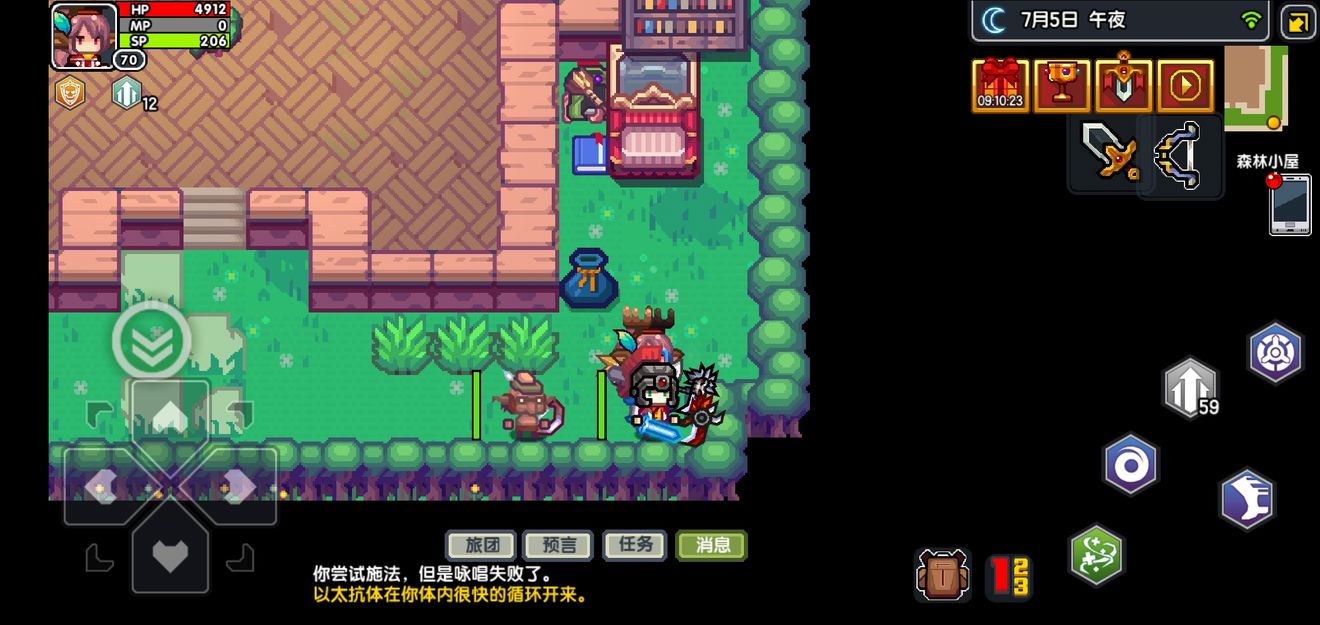Open the sword emblem menu

pyautogui.click(x=1124, y=85)
